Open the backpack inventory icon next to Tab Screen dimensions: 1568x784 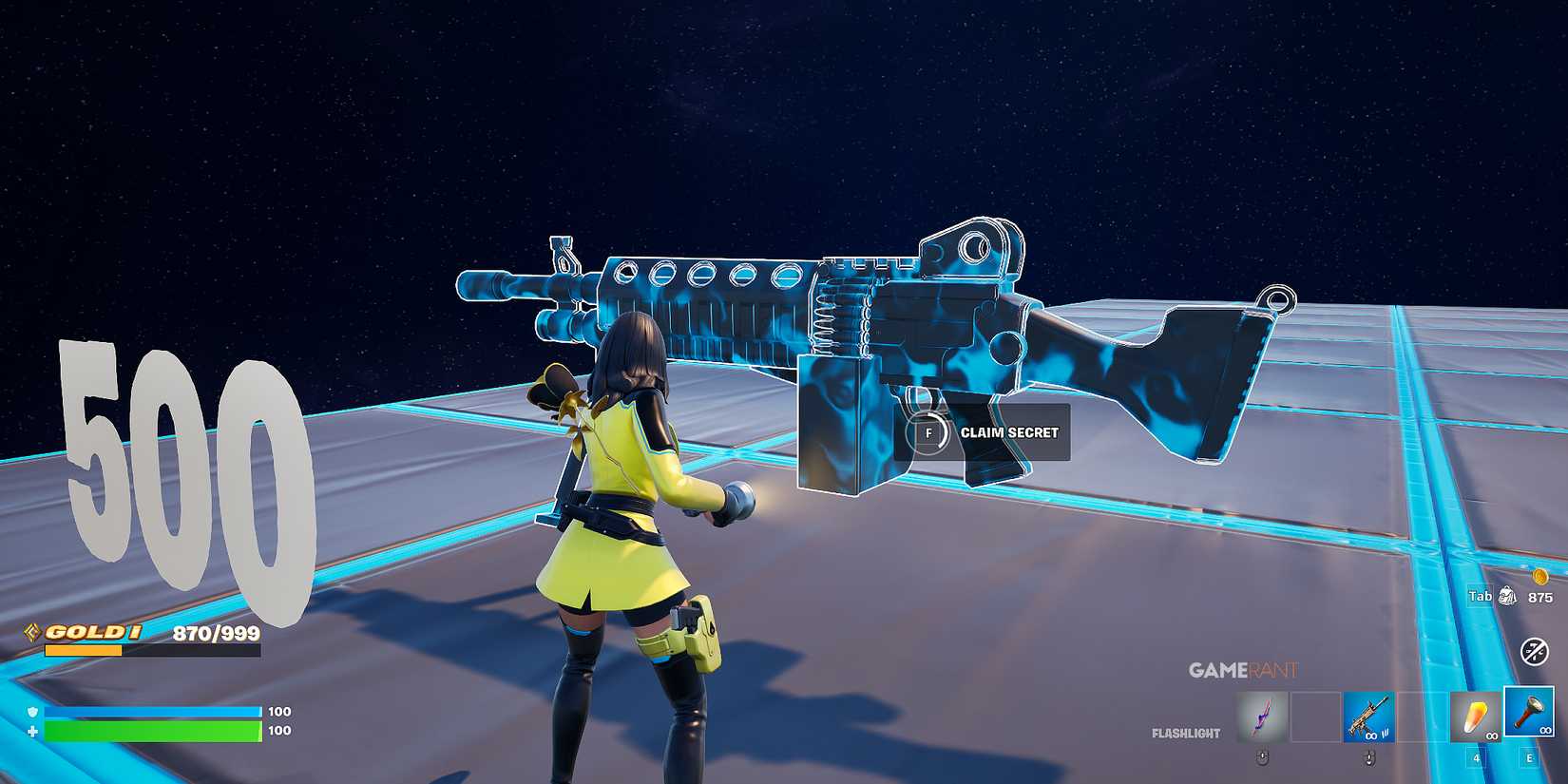click(x=1507, y=595)
